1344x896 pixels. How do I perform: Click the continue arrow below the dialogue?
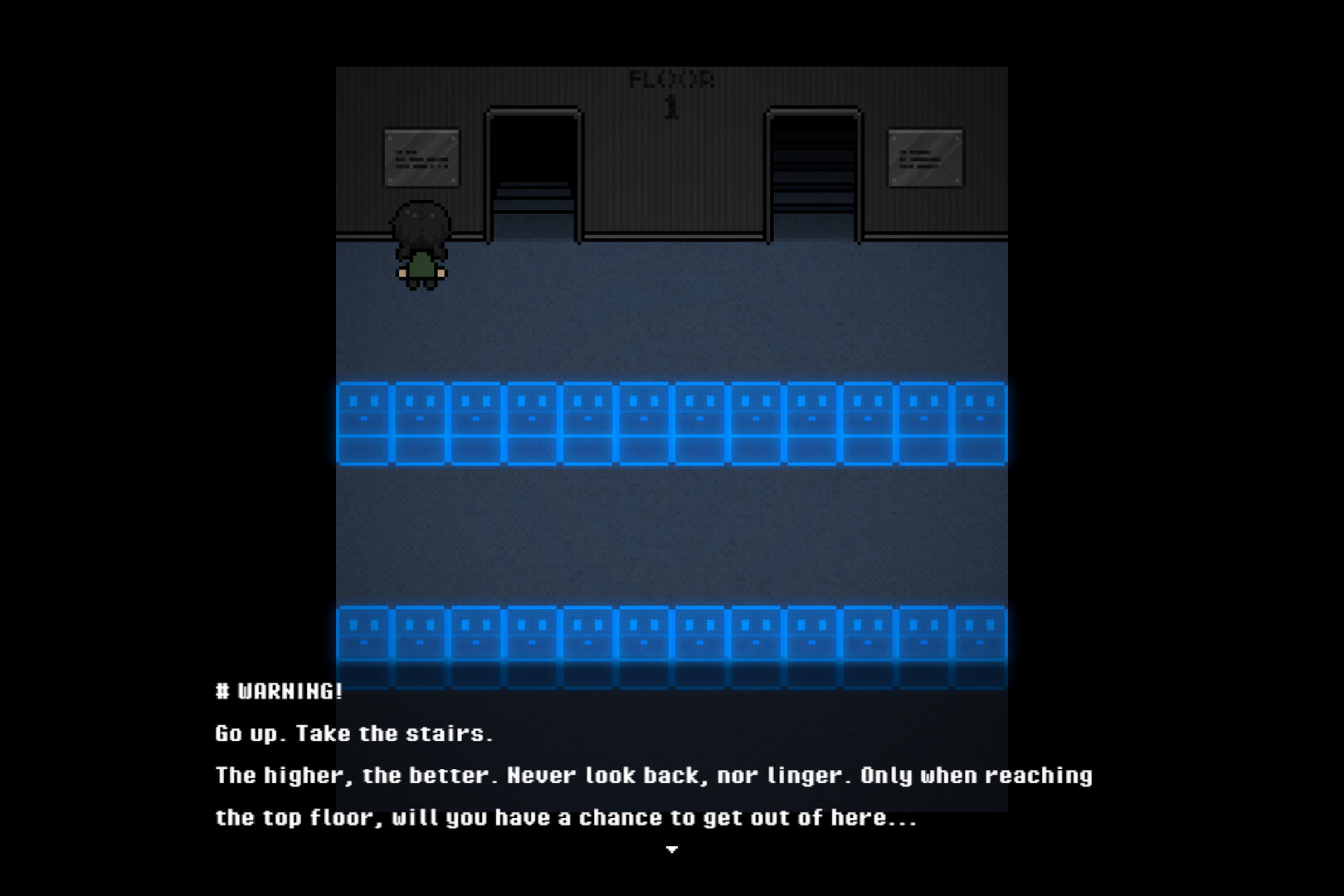[672, 850]
